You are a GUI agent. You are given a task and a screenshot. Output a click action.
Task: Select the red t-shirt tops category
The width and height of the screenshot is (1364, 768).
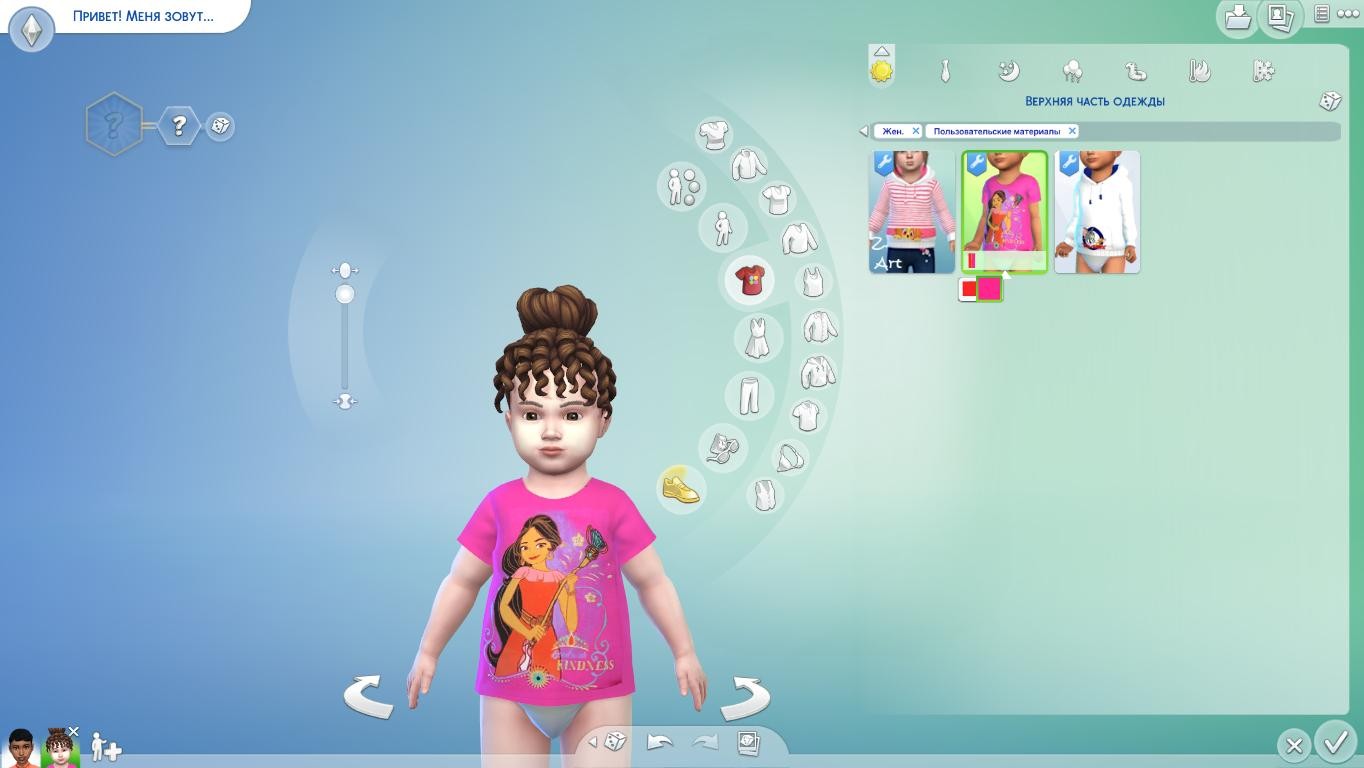[x=750, y=280]
